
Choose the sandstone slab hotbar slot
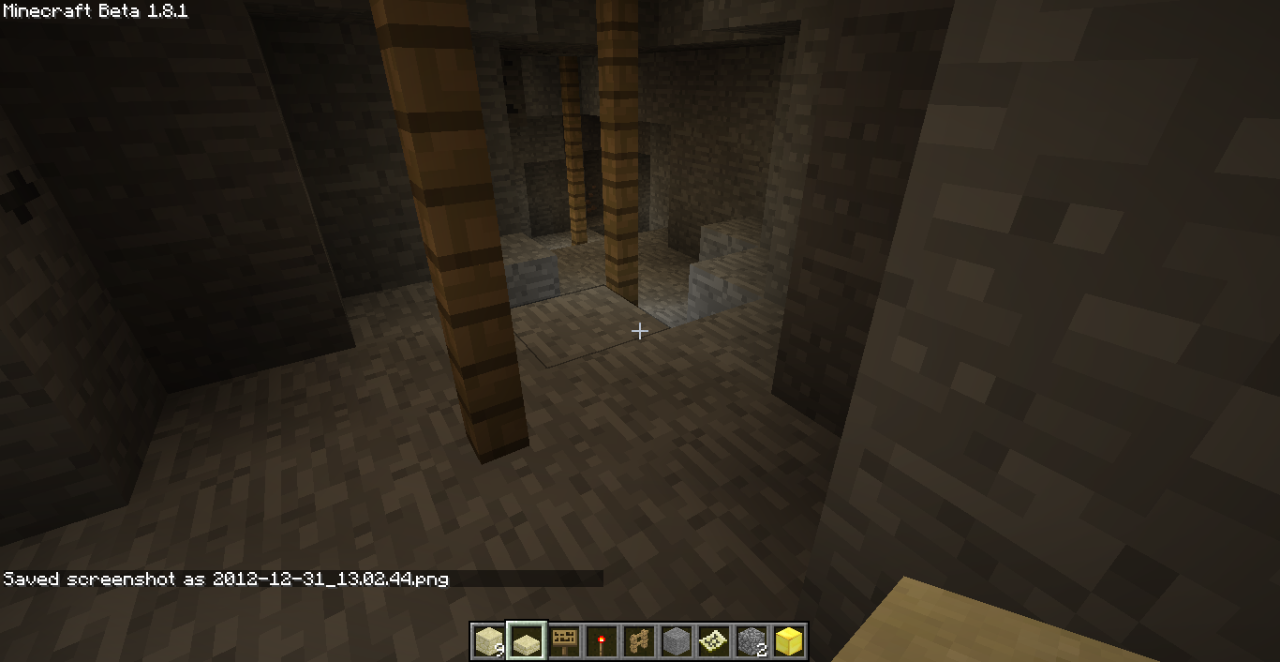[x=526, y=641]
